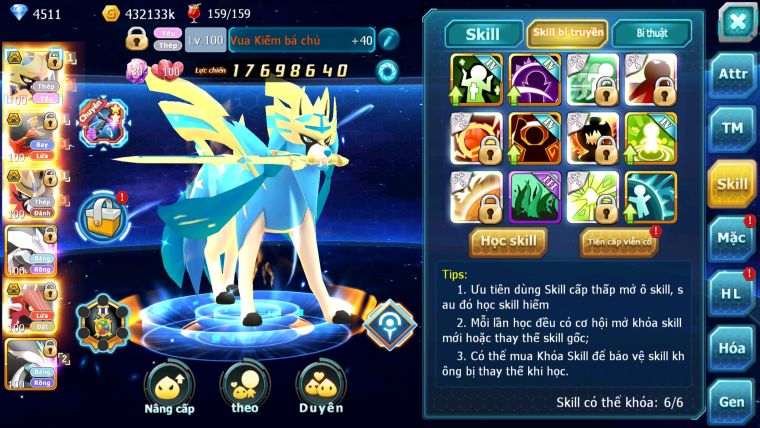Open the TM side tab
The width and height of the screenshot is (760, 428).
pos(732,127)
